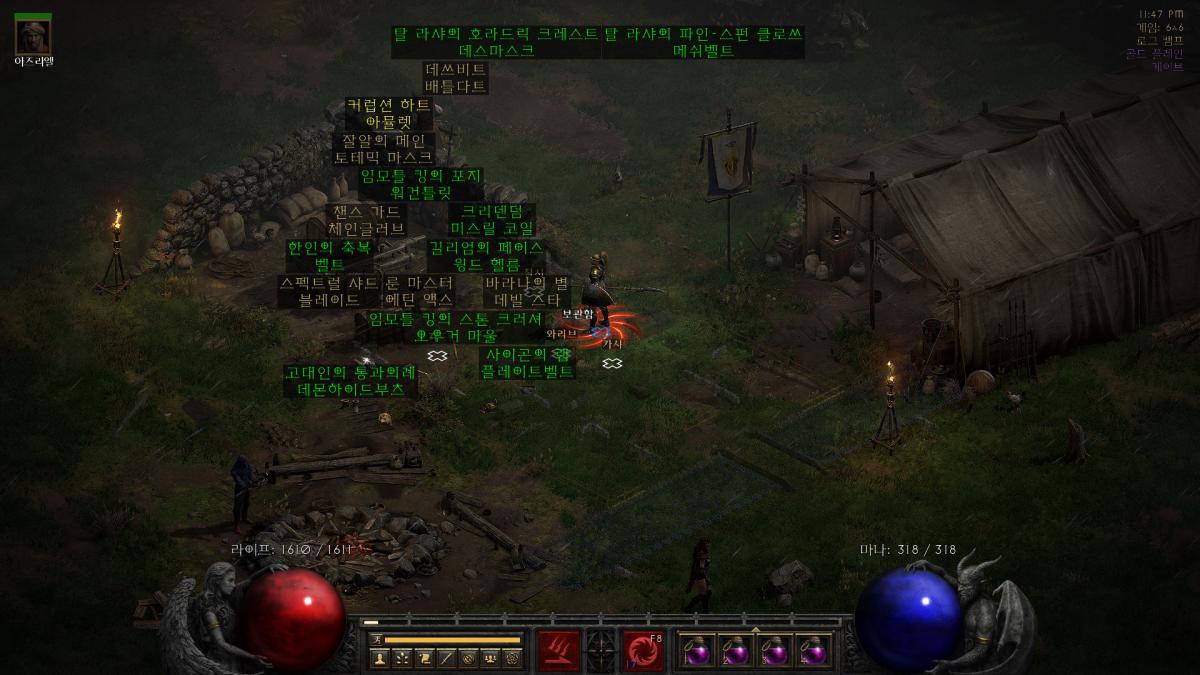Pick up the 크리덴덤 미스릴 코일 item label
This screenshot has height=675, width=1200.
click(x=491, y=220)
